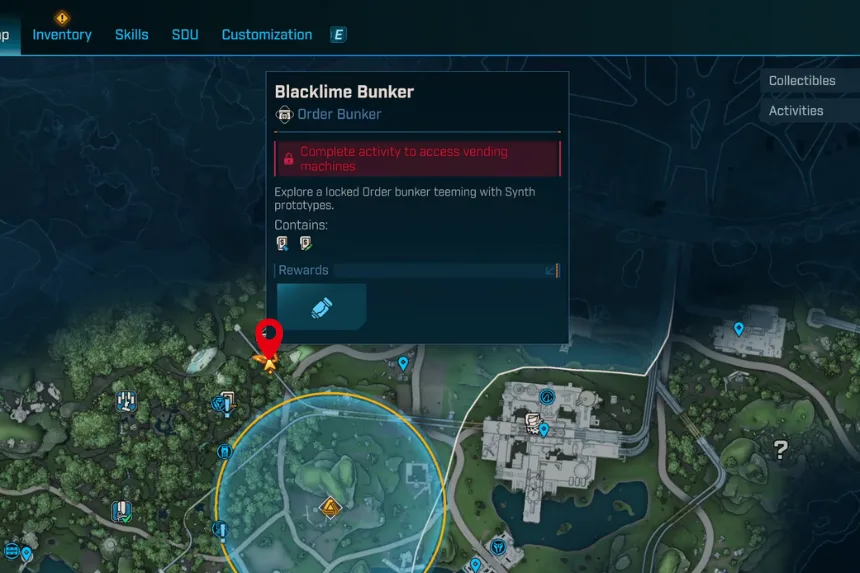Click the question mark map marker
860x573 pixels.
tap(781, 450)
